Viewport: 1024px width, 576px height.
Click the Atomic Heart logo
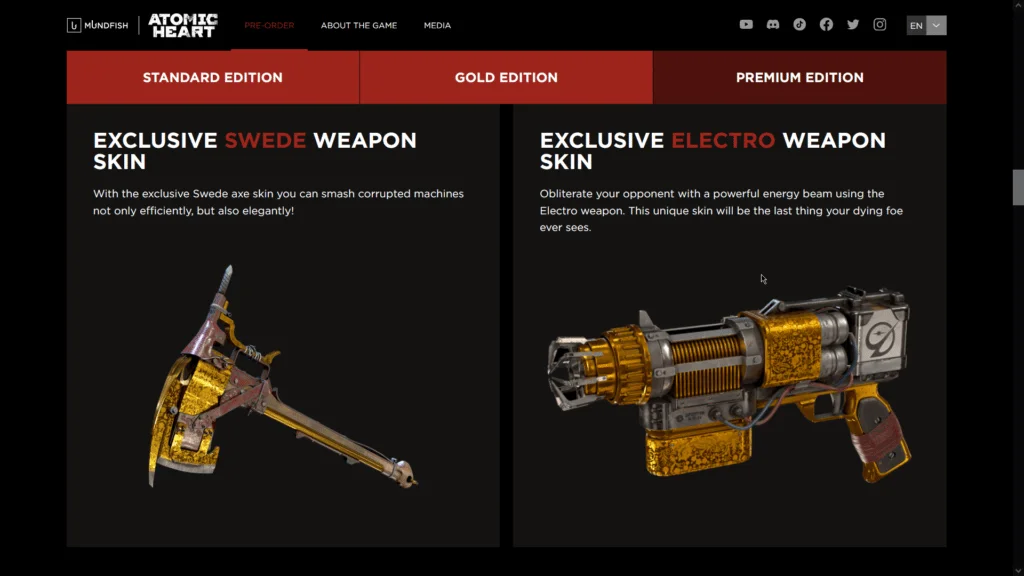[182, 25]
